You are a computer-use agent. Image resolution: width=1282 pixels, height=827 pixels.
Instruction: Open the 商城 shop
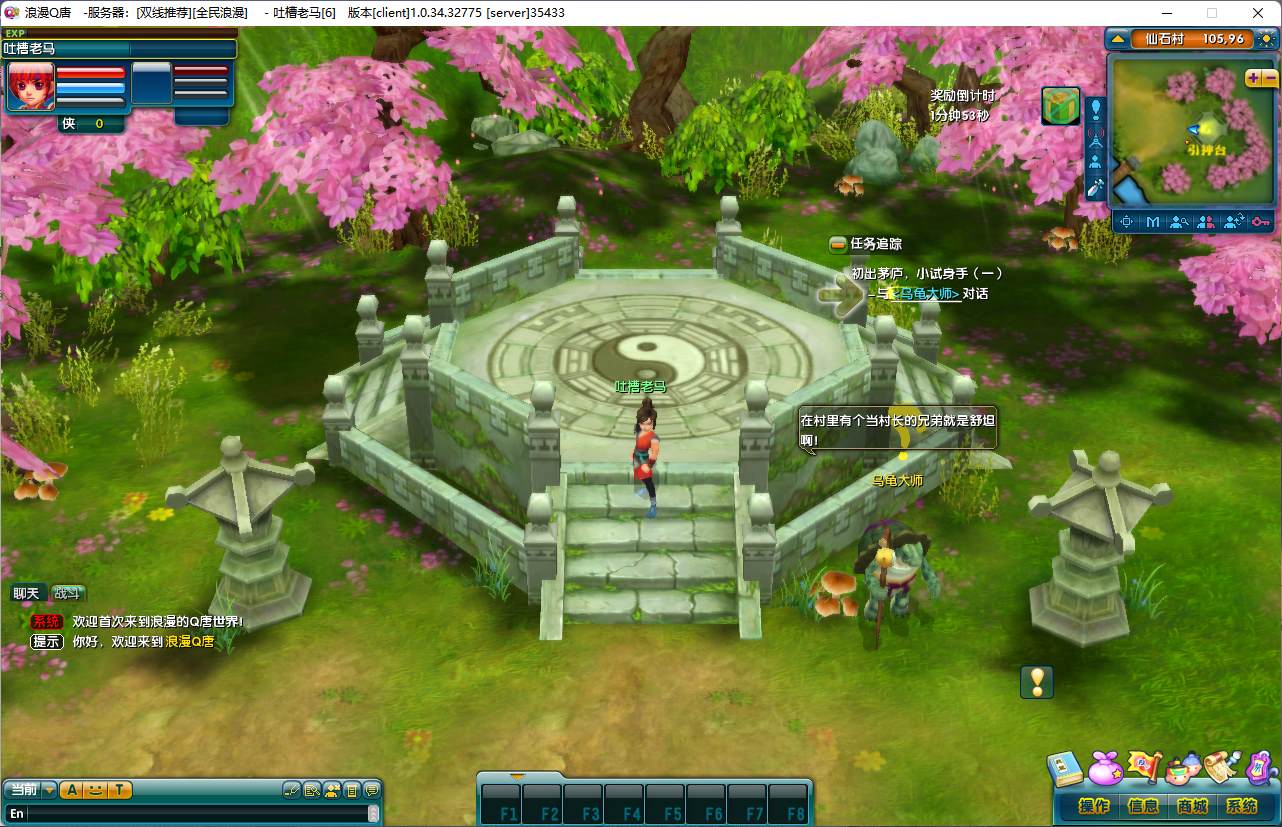coord(1192,806)
